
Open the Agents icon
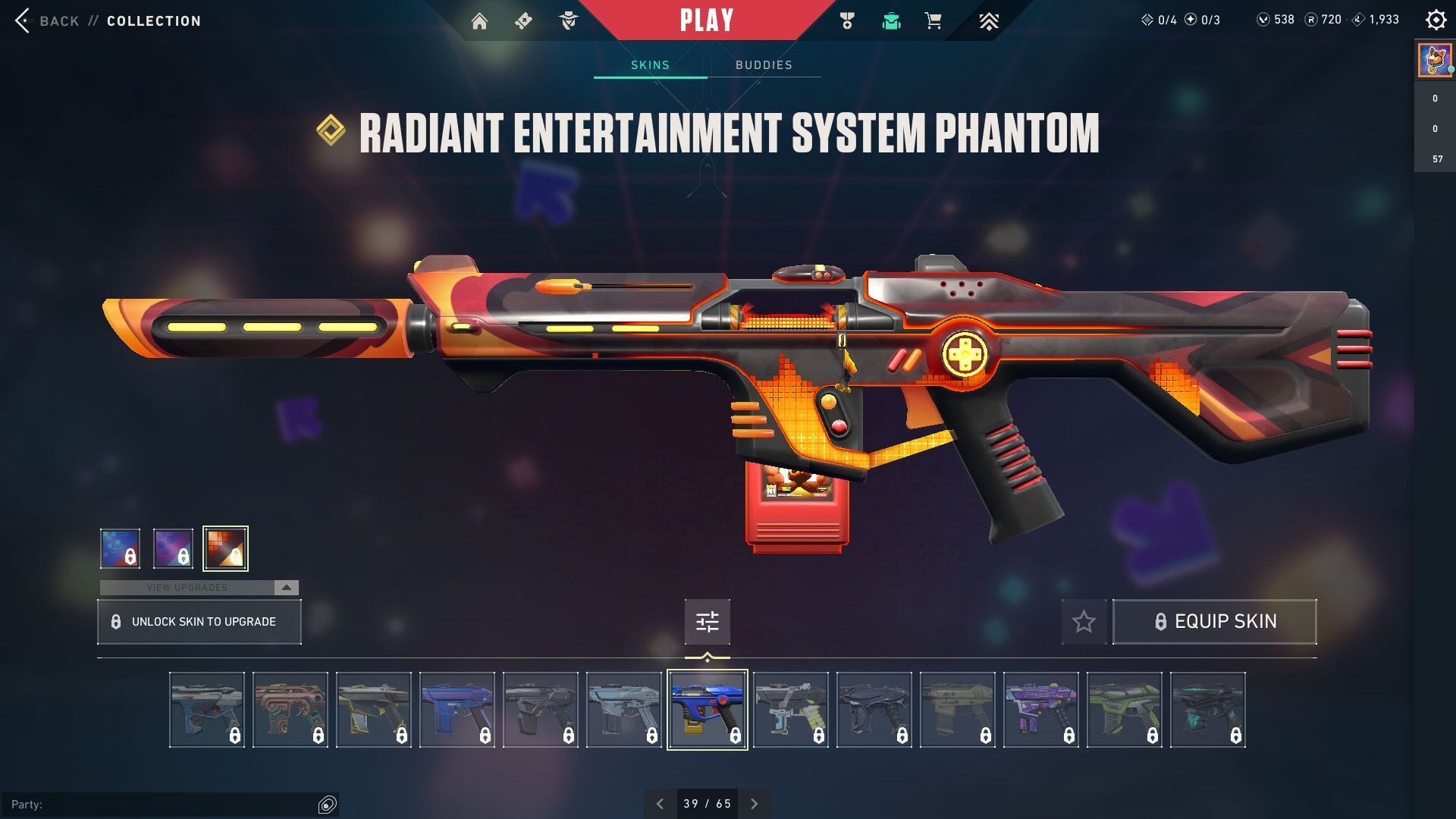(x=567, y=20)
